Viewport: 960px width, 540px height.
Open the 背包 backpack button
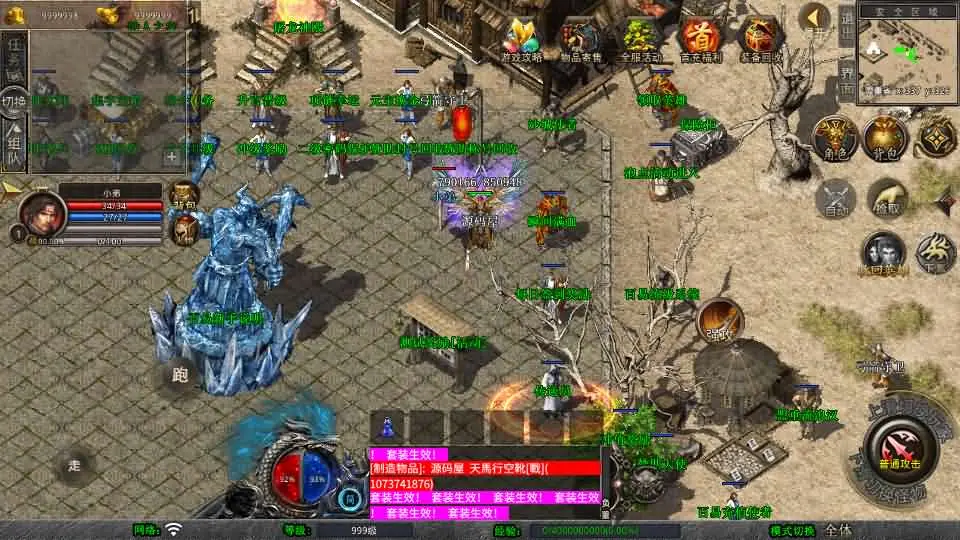pos(884,137)
